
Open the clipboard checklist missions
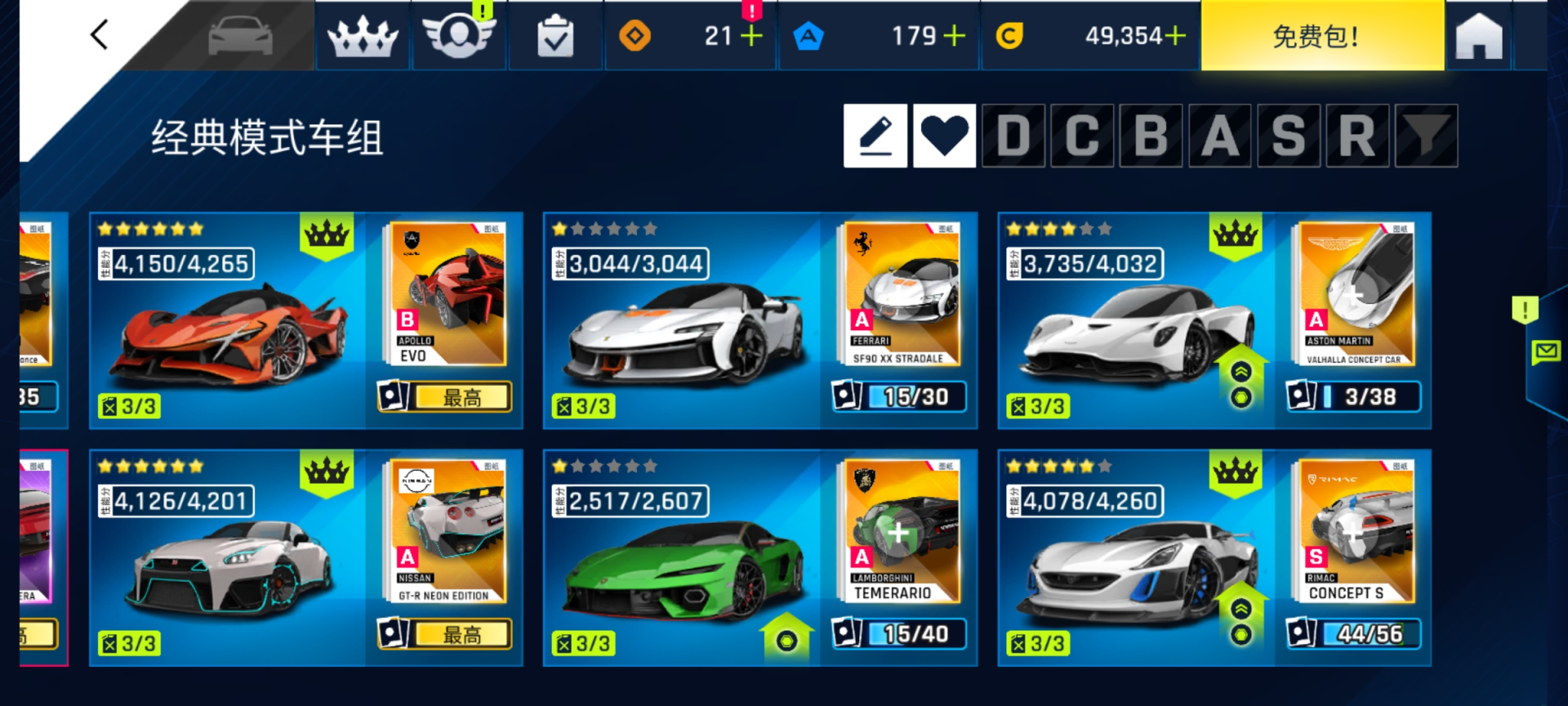555,37
